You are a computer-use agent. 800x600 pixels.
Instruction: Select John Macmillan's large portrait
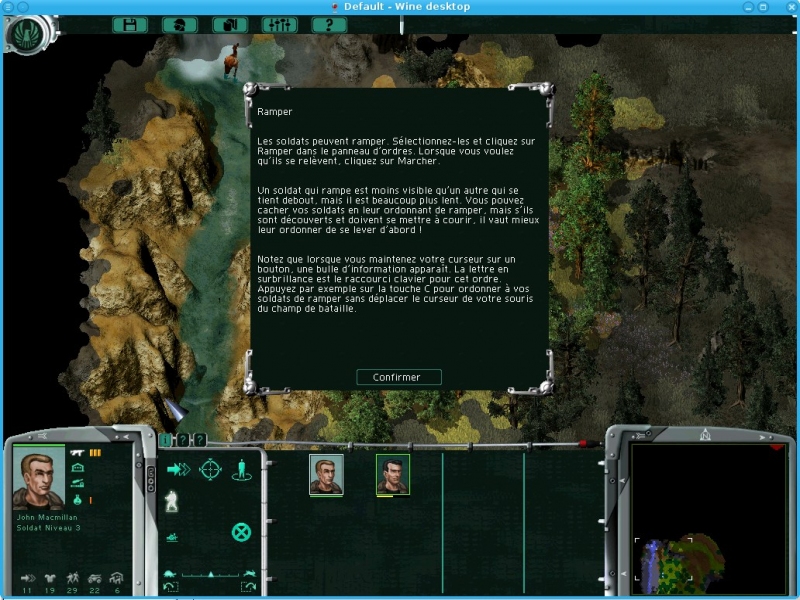pyautogui.click(x=38, y=479)
